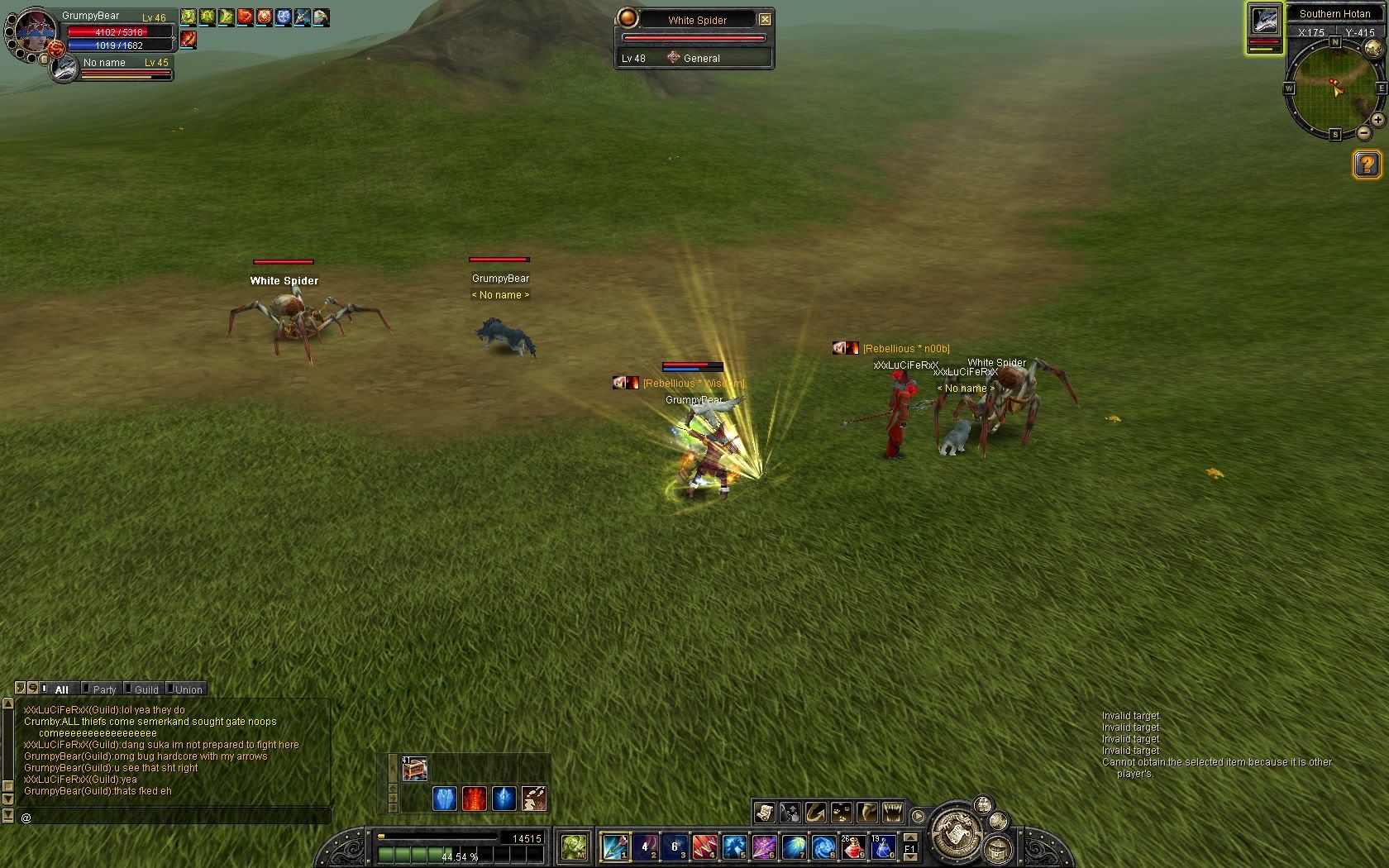The height and width of the screenshot is (868, 1389).
Task: Switch to the Party chat tab
Action: 104,689
